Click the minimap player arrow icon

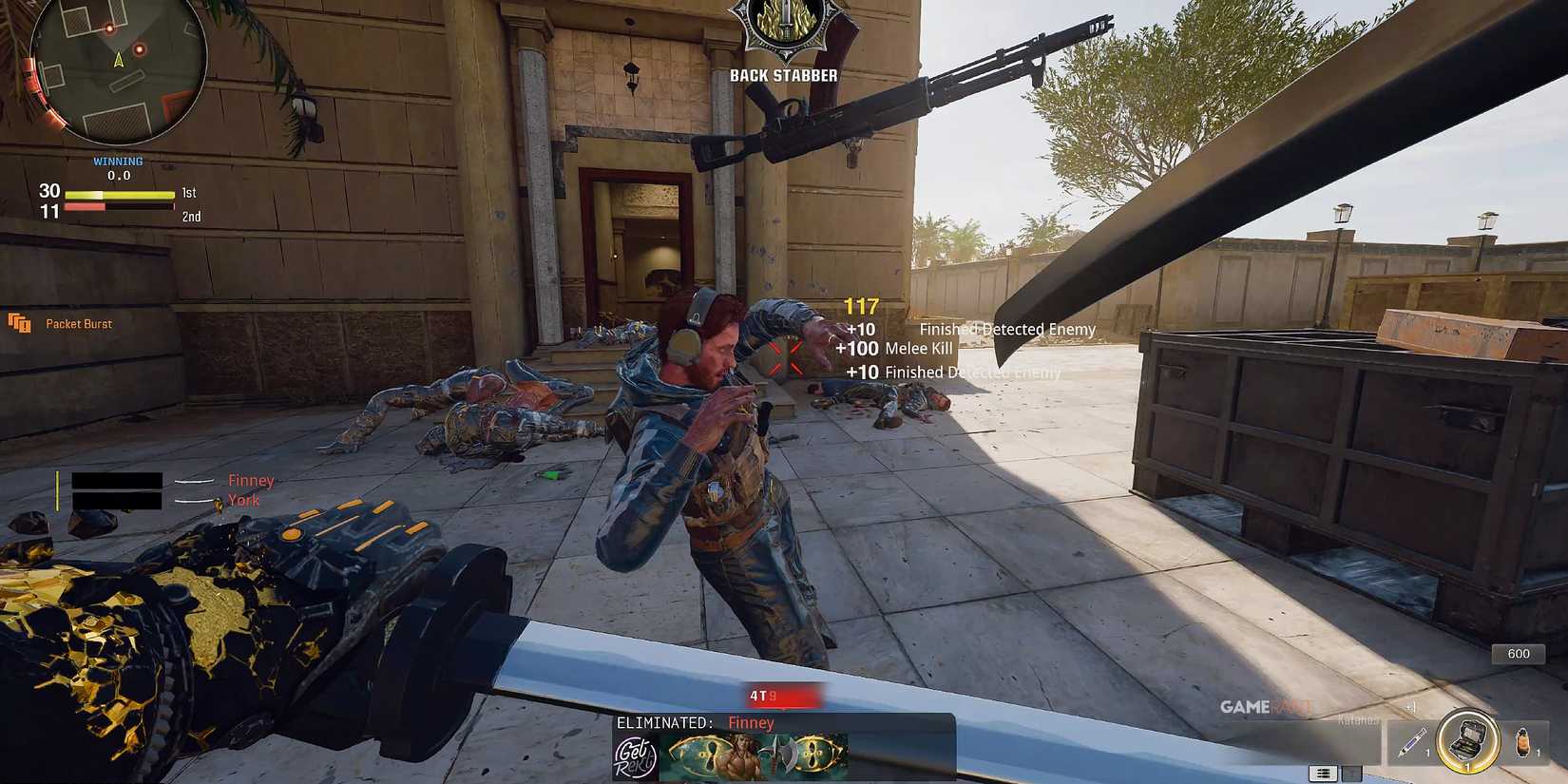pyautogui.click(x=117, y=60)
